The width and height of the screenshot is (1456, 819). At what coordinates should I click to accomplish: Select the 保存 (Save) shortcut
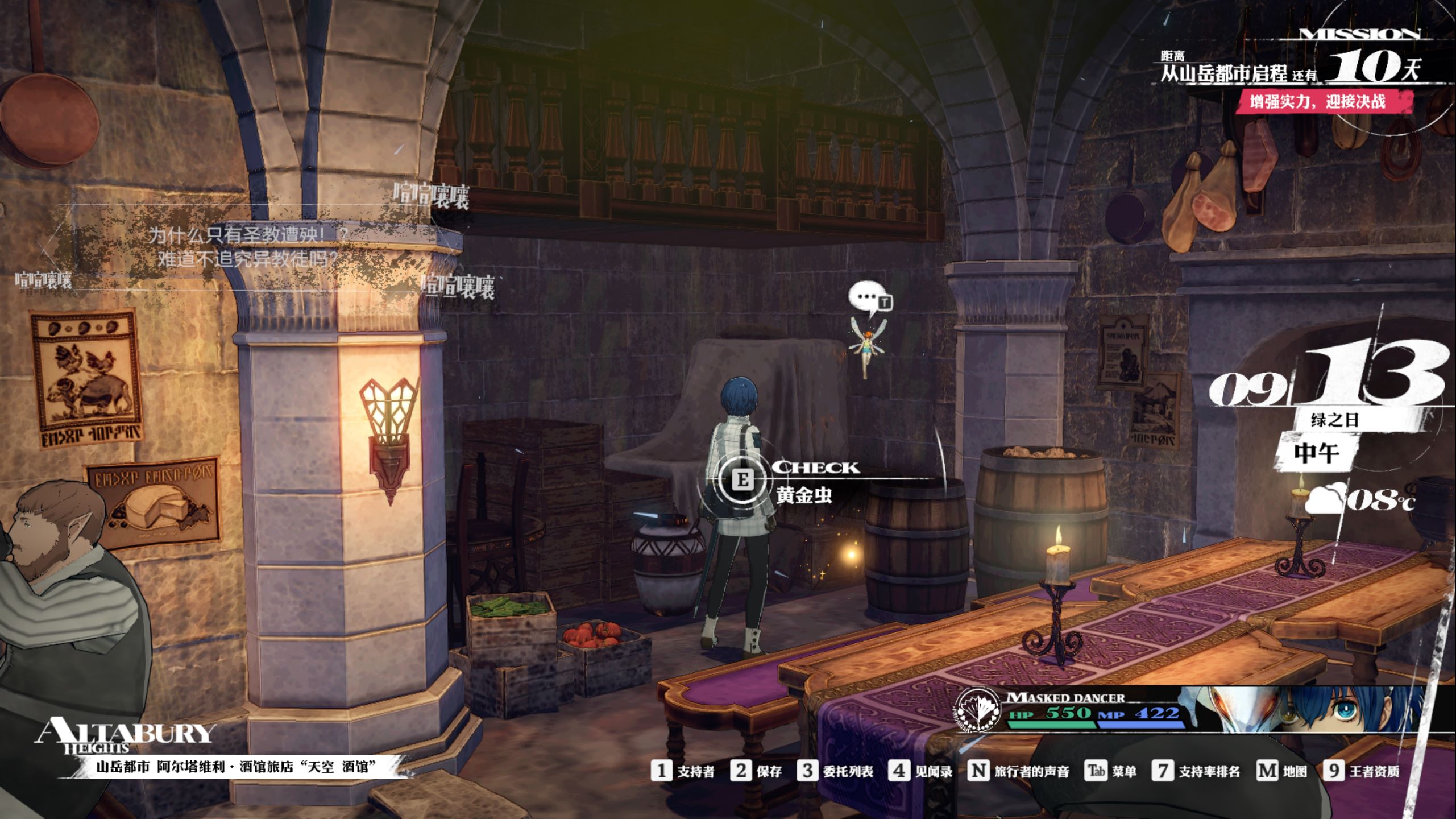[x=756, y=771]
